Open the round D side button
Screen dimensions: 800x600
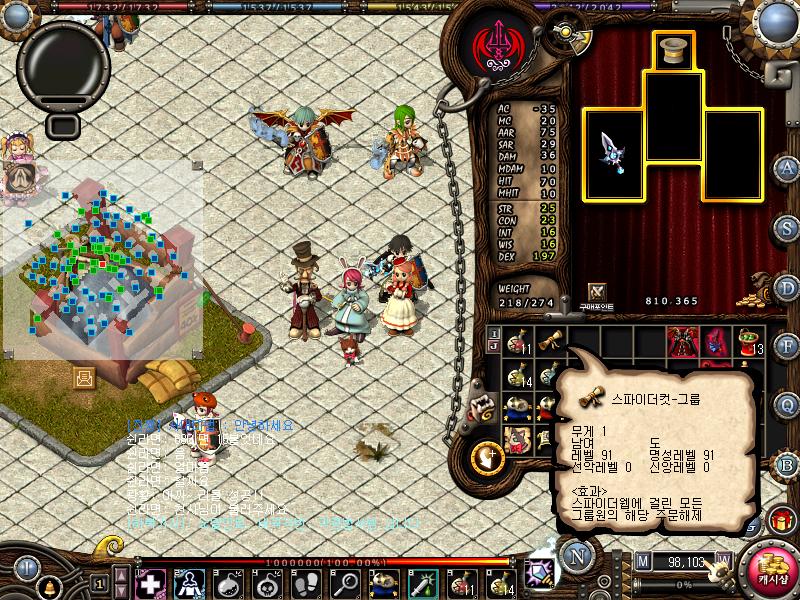[786, 288]
